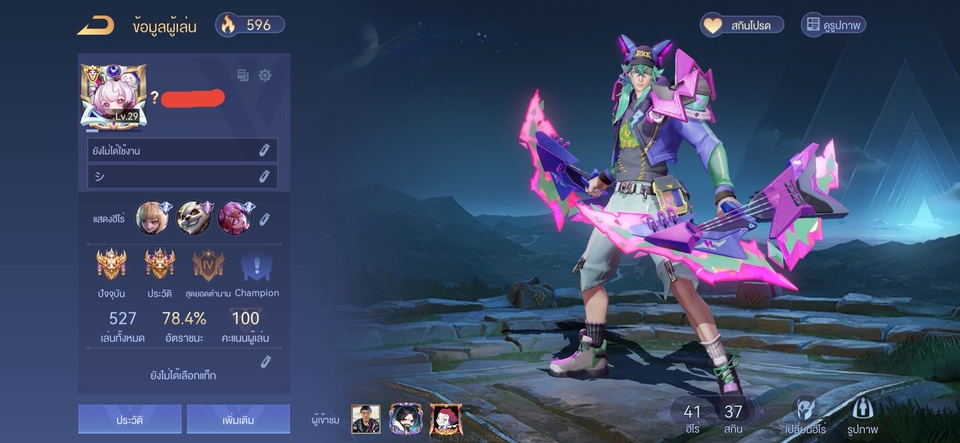960x443 pixels.
Task: Open the first visitor's avatar
Action: 366,419
